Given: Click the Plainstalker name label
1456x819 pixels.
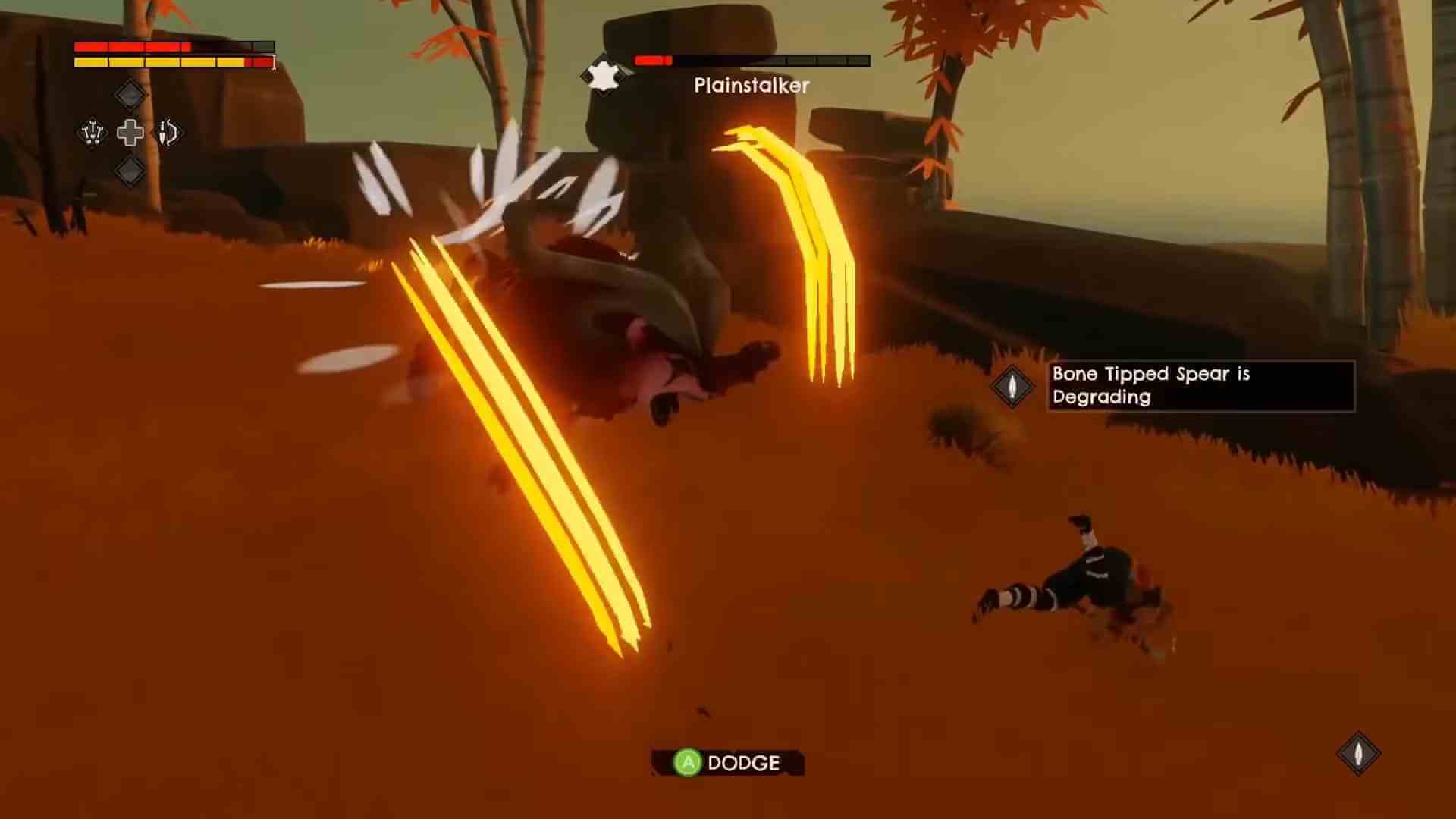Looking at the screenshot, I should 752,86.
